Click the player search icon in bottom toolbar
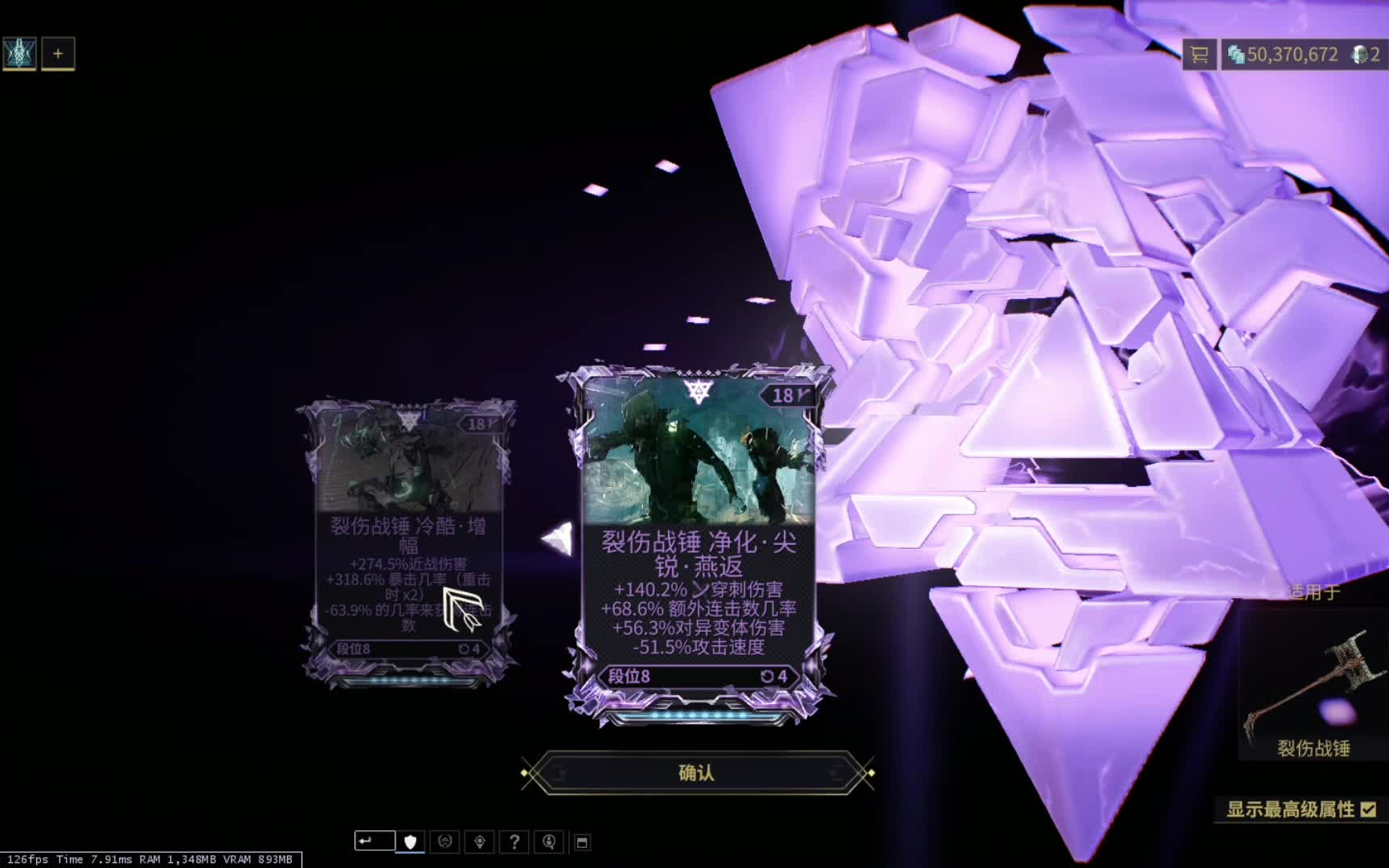The height and width of the screenshot is (868, 1389). pos(549,841)
